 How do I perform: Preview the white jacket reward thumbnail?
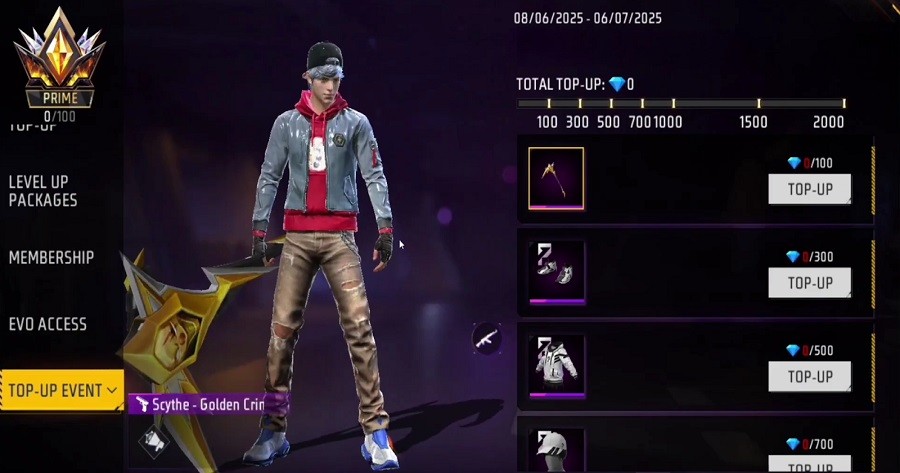point(556,365)
